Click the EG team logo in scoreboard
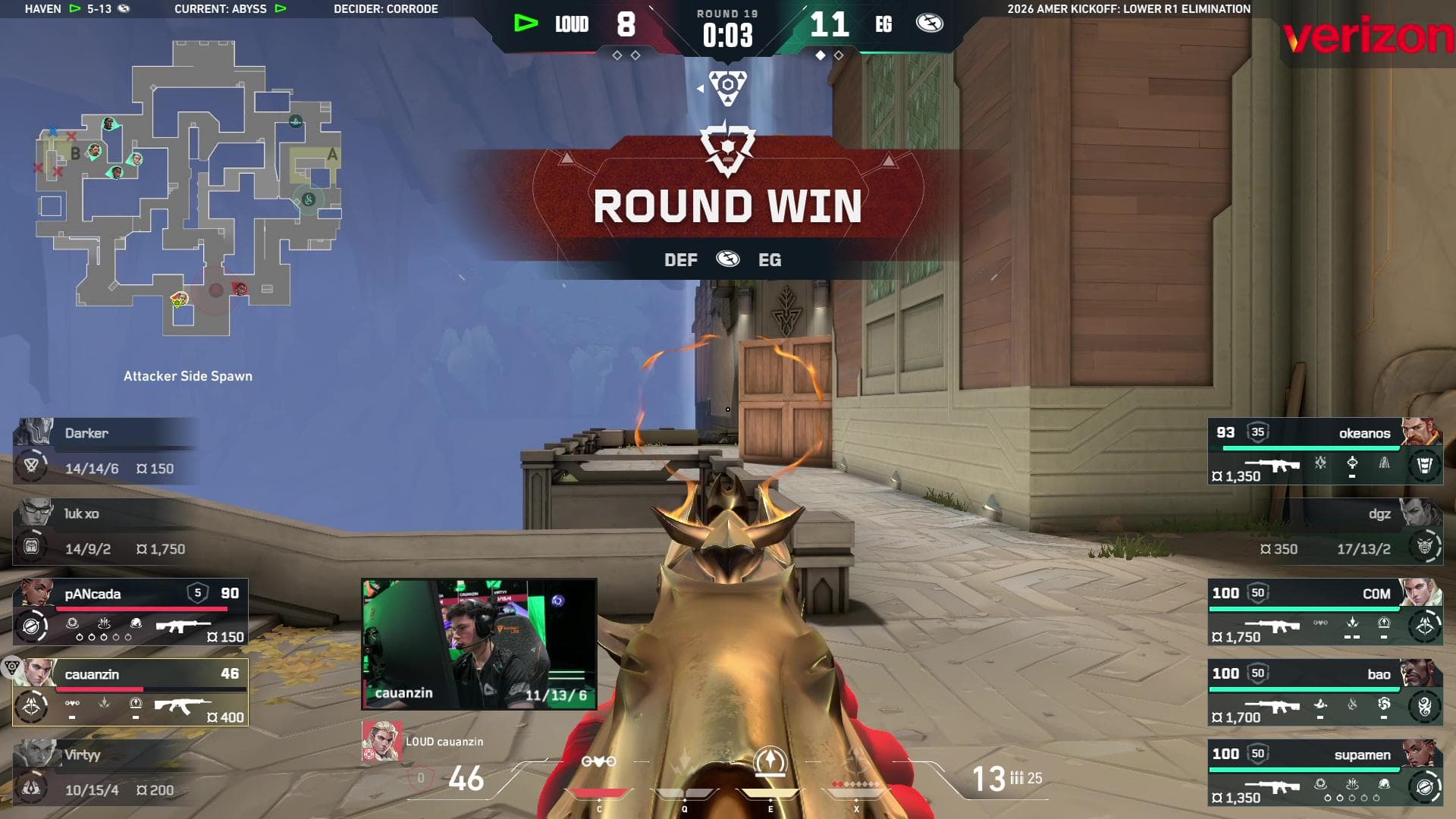Screen dimensions: 1456x819 tap(929, 24)
